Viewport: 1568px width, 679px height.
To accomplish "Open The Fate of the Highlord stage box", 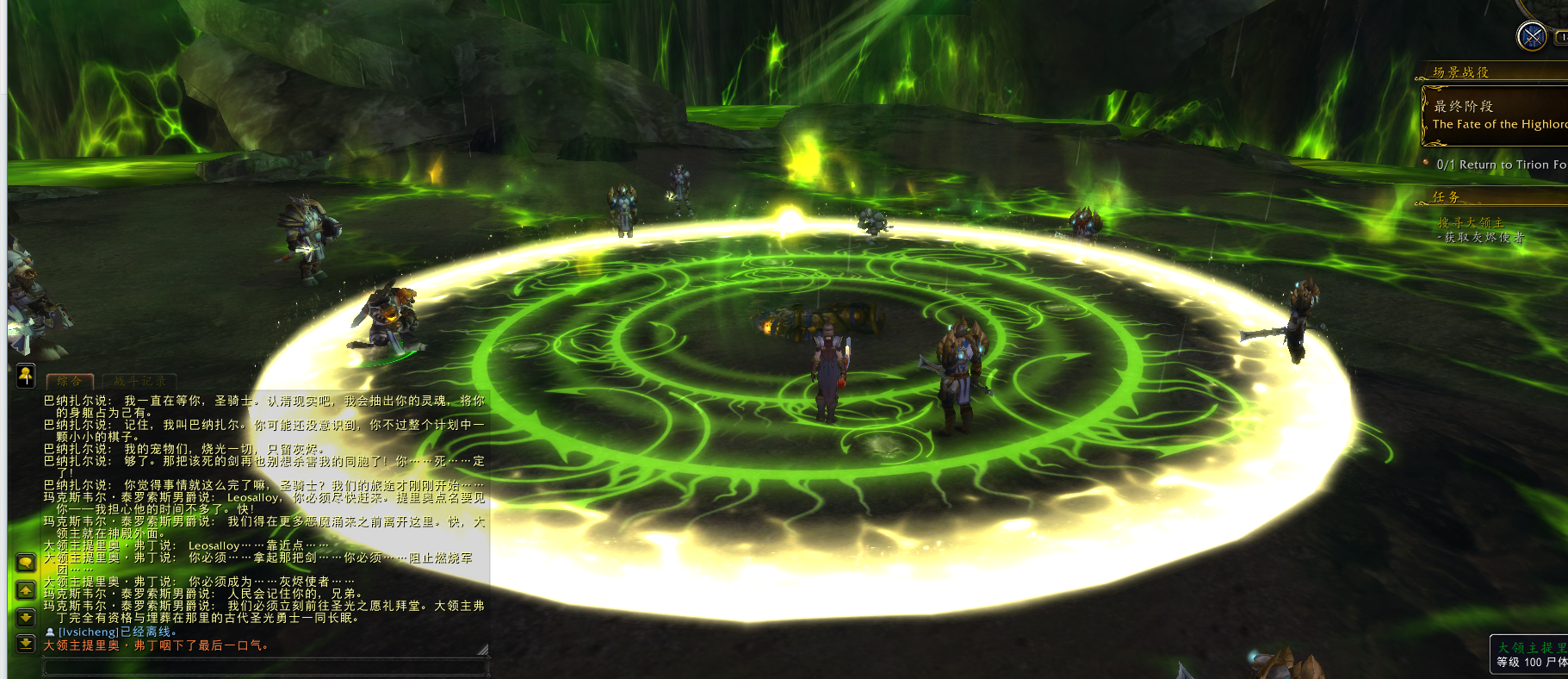I will coord(1498,115).
